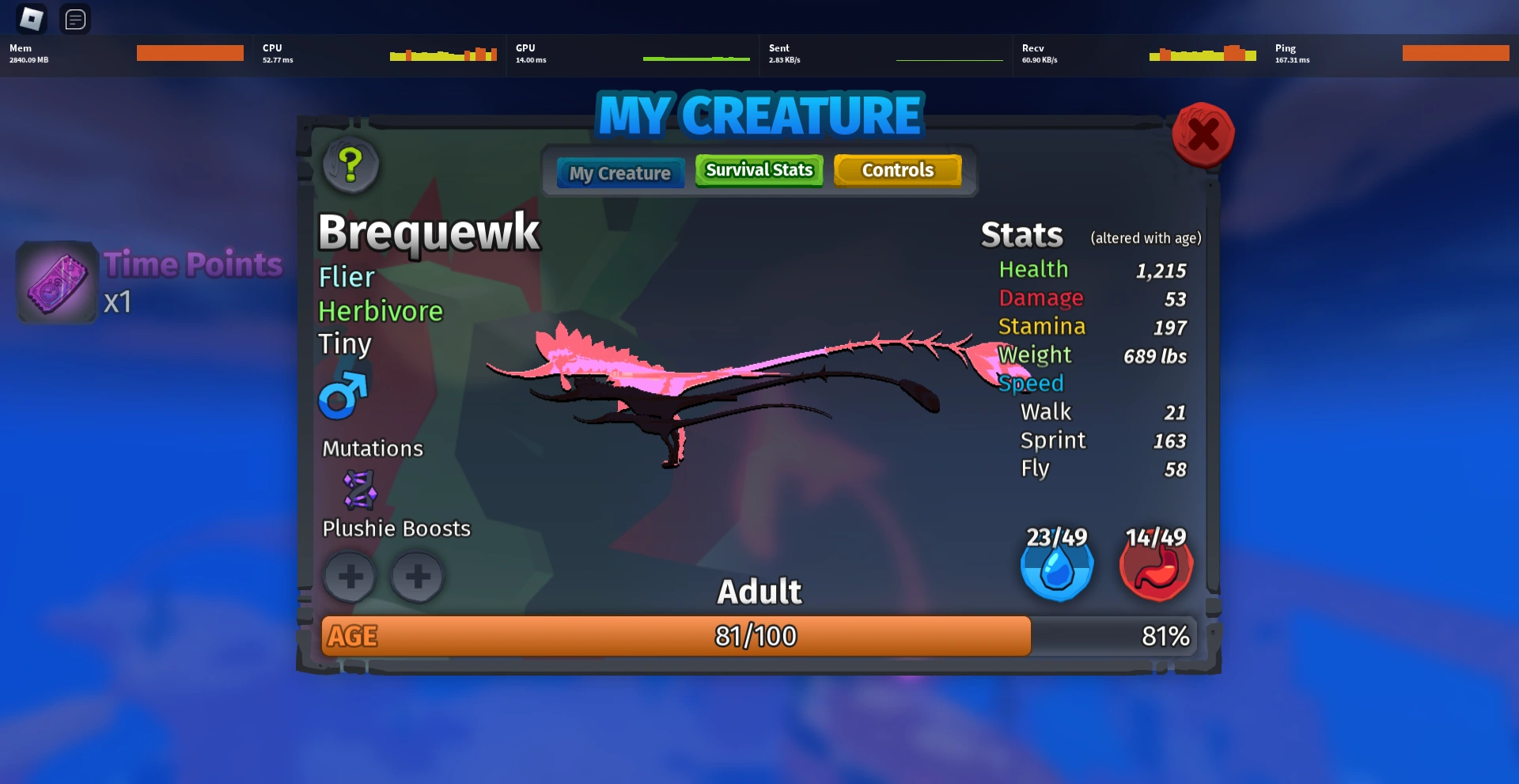Add a Plushie Boost with the right plus button
This screenshot has width=1519, height=784.
tap(417, 577)
